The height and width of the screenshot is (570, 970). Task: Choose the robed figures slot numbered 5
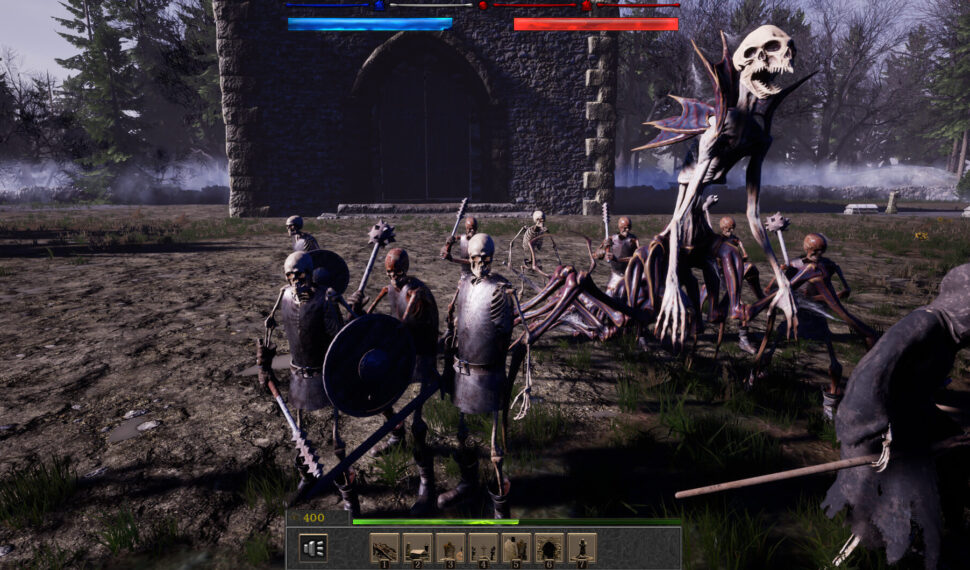click(x=516, y=547)
